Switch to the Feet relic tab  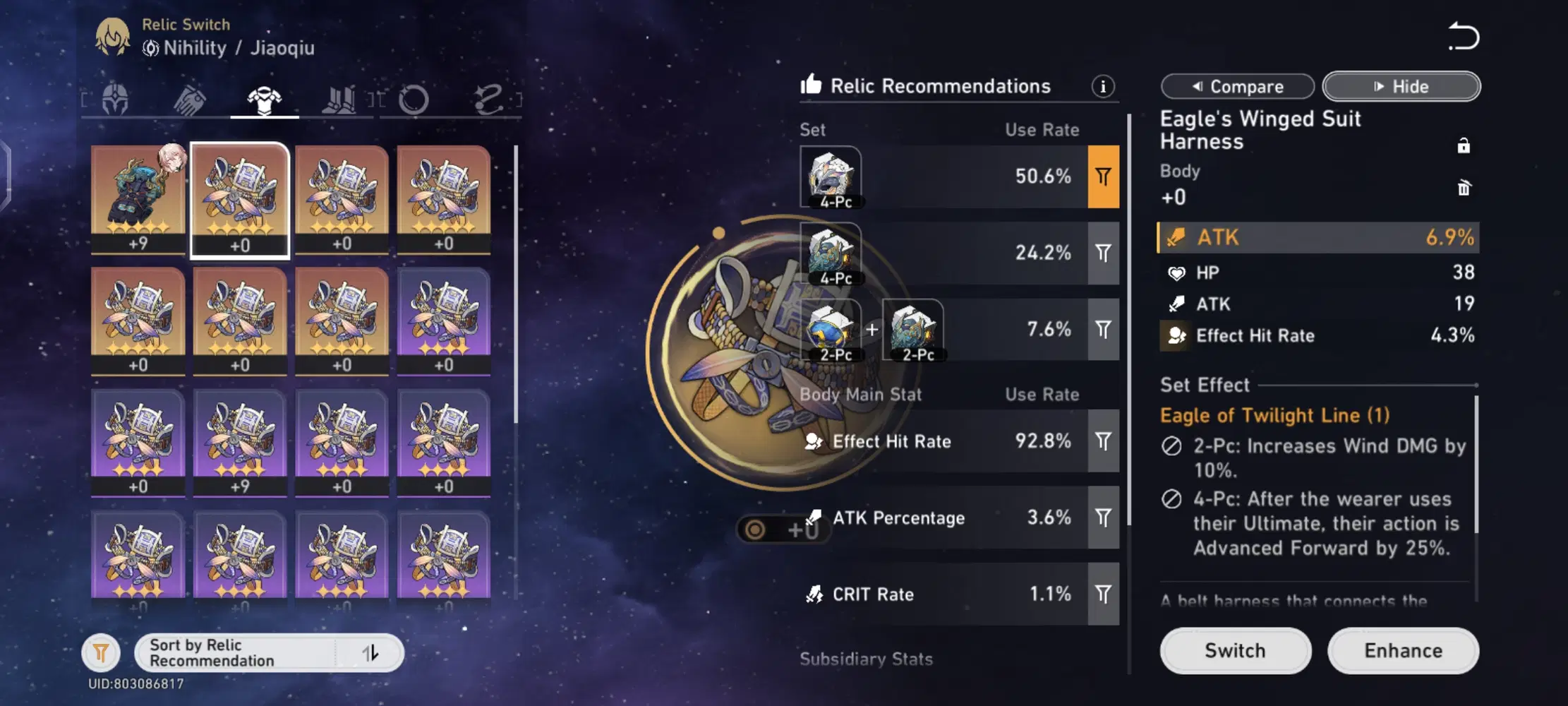coord(339,100)
